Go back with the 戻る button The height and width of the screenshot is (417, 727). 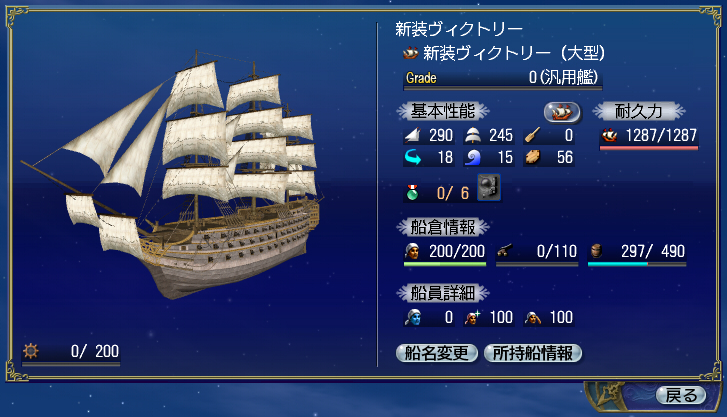pos(679,393)
